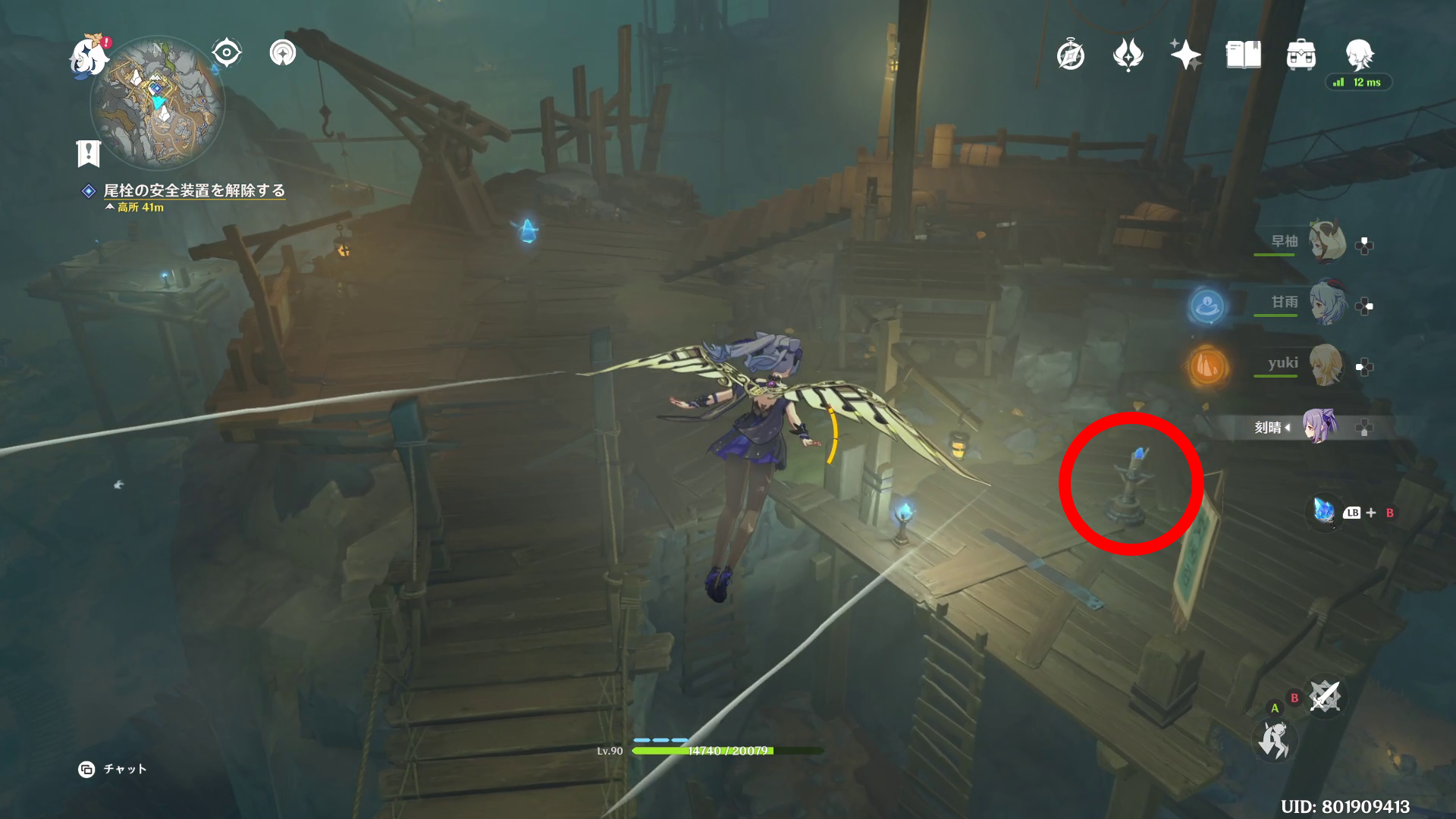Open the chat box
This screenshot has width=1456, height=819.
pyautogui.click(x=113, y=769)
